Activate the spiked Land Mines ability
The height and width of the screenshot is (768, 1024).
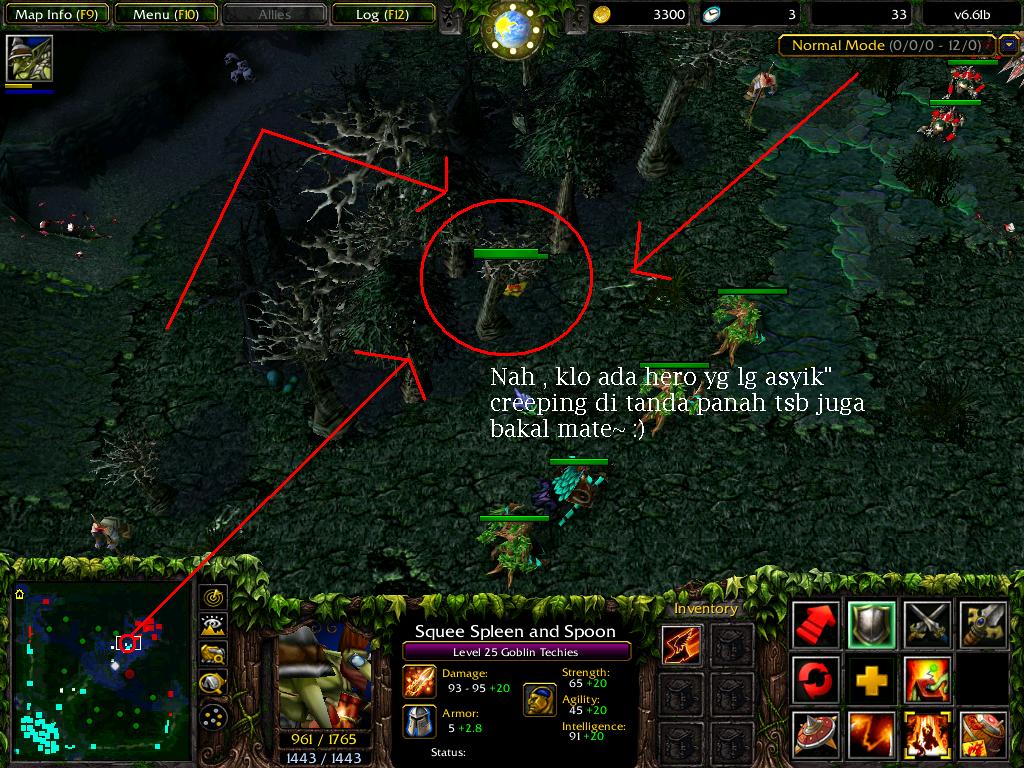click(816, 734)
